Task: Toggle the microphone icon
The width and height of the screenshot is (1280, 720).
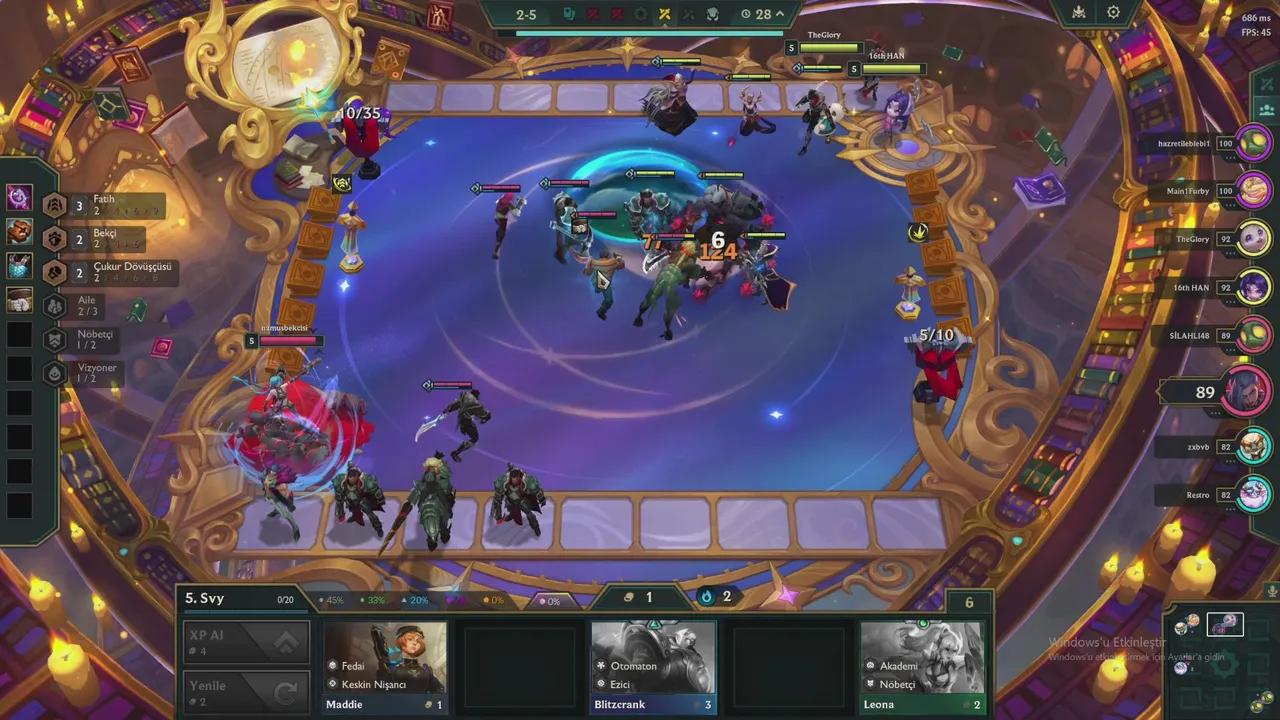Action: pyautogui.click(x=1272, y=591)
